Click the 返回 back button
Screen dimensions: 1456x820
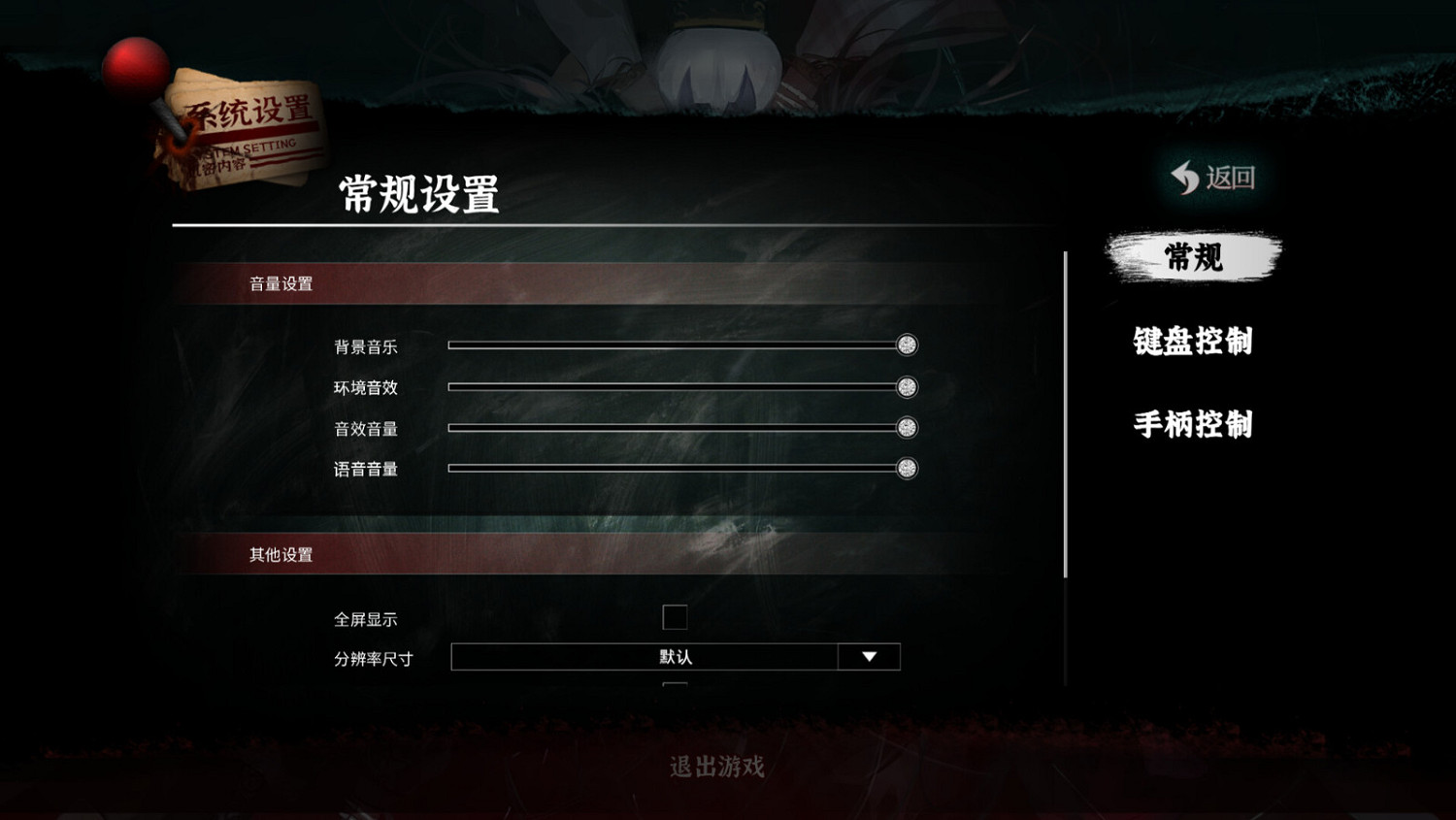coord(1215,178)
